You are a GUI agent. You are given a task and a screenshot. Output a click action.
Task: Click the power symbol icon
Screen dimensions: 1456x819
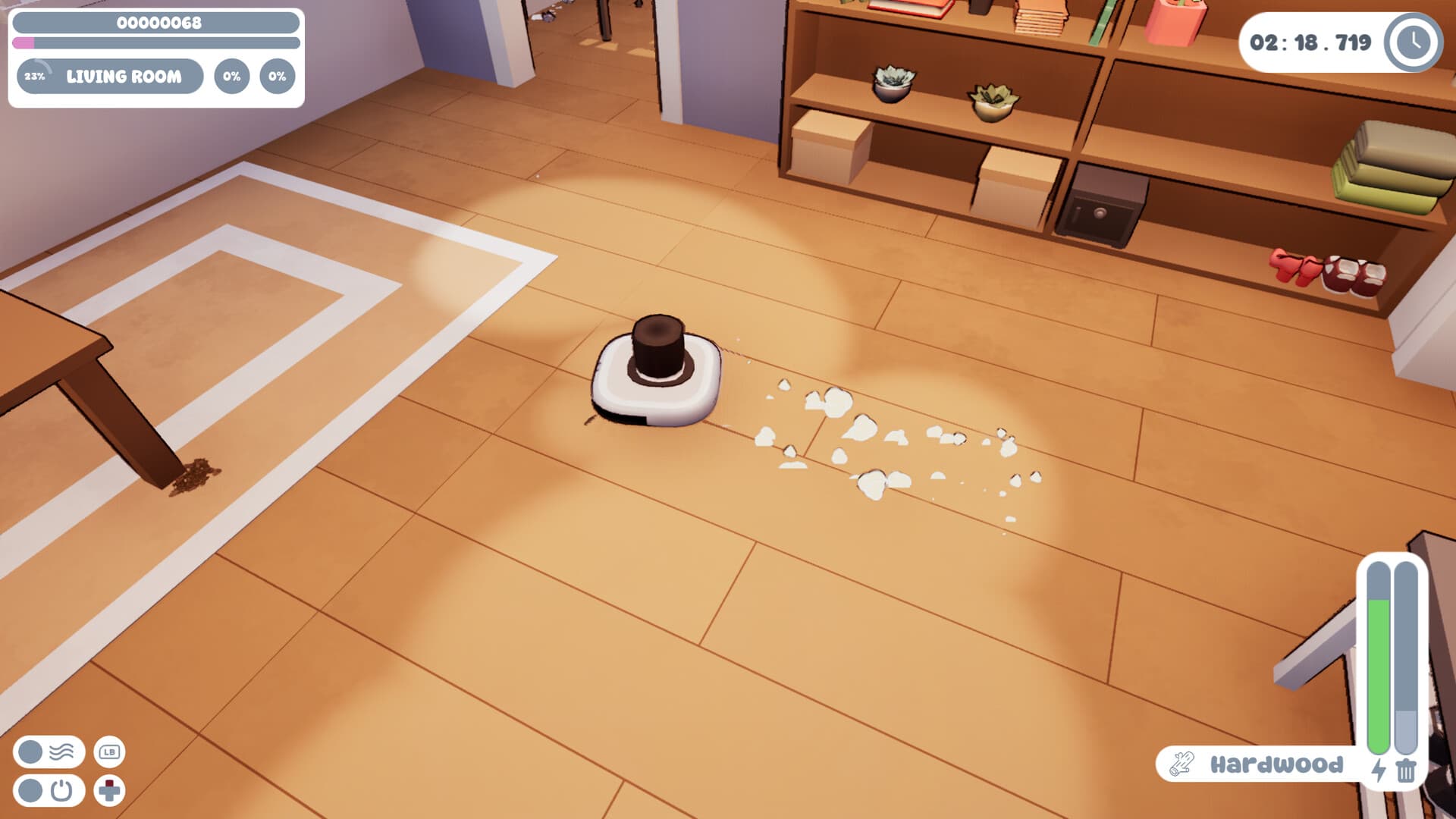63,789
